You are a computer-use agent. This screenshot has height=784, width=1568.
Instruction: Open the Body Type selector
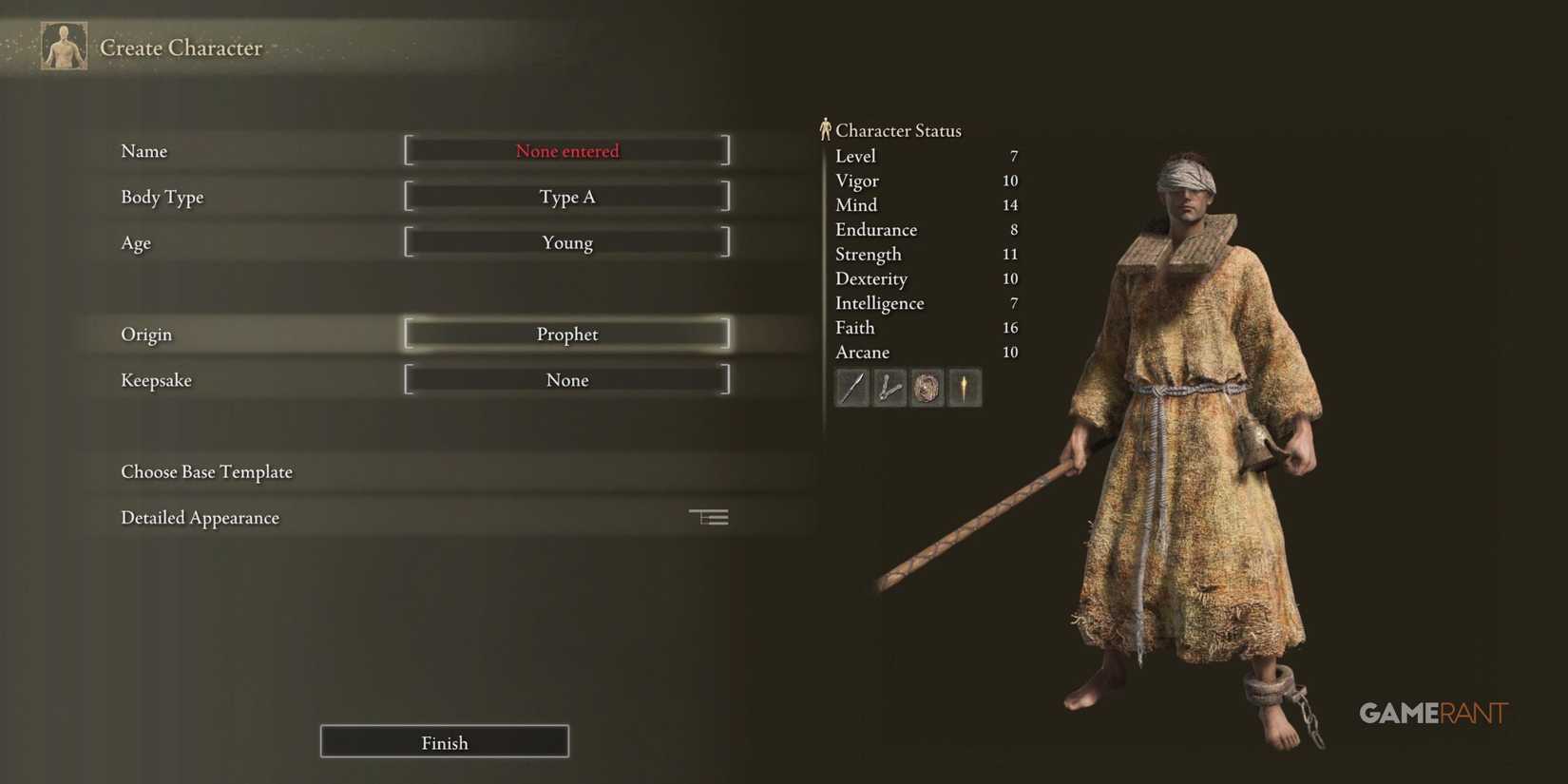point(566,197)
